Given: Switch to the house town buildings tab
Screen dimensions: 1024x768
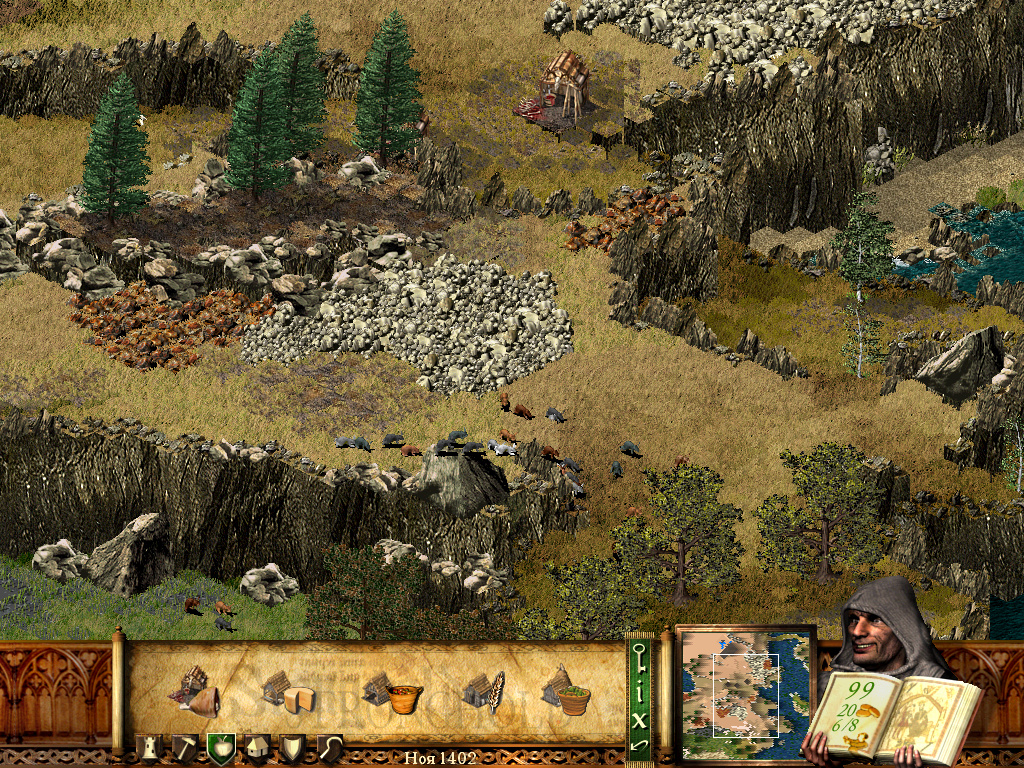Looking at the screenshot, I should pos(256,749).
